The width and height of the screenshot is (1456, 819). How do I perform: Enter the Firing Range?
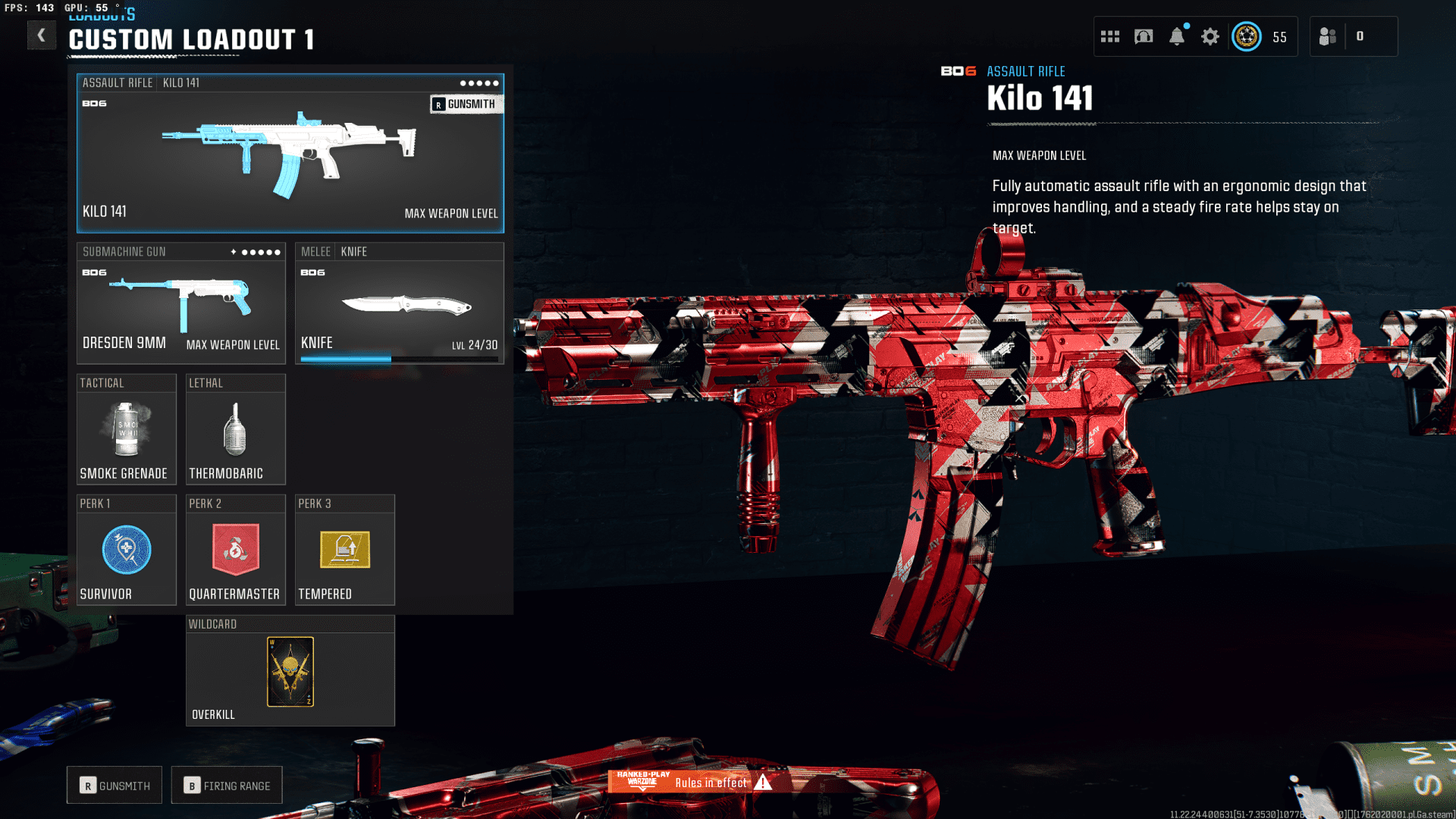click(x=226, y=785)
